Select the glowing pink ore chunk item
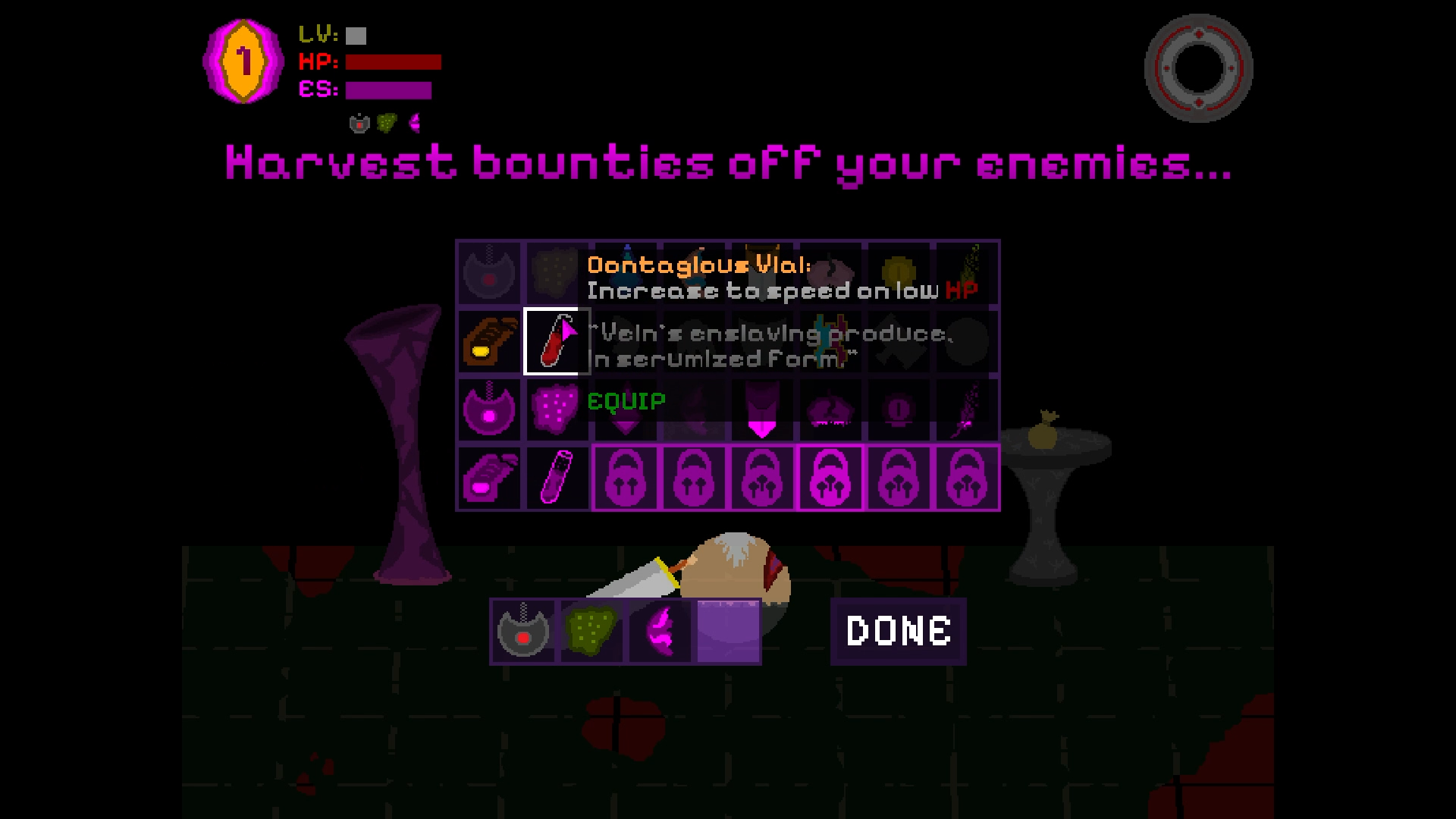The height and width of the screenshot is (819, 1456). (556, 409)
